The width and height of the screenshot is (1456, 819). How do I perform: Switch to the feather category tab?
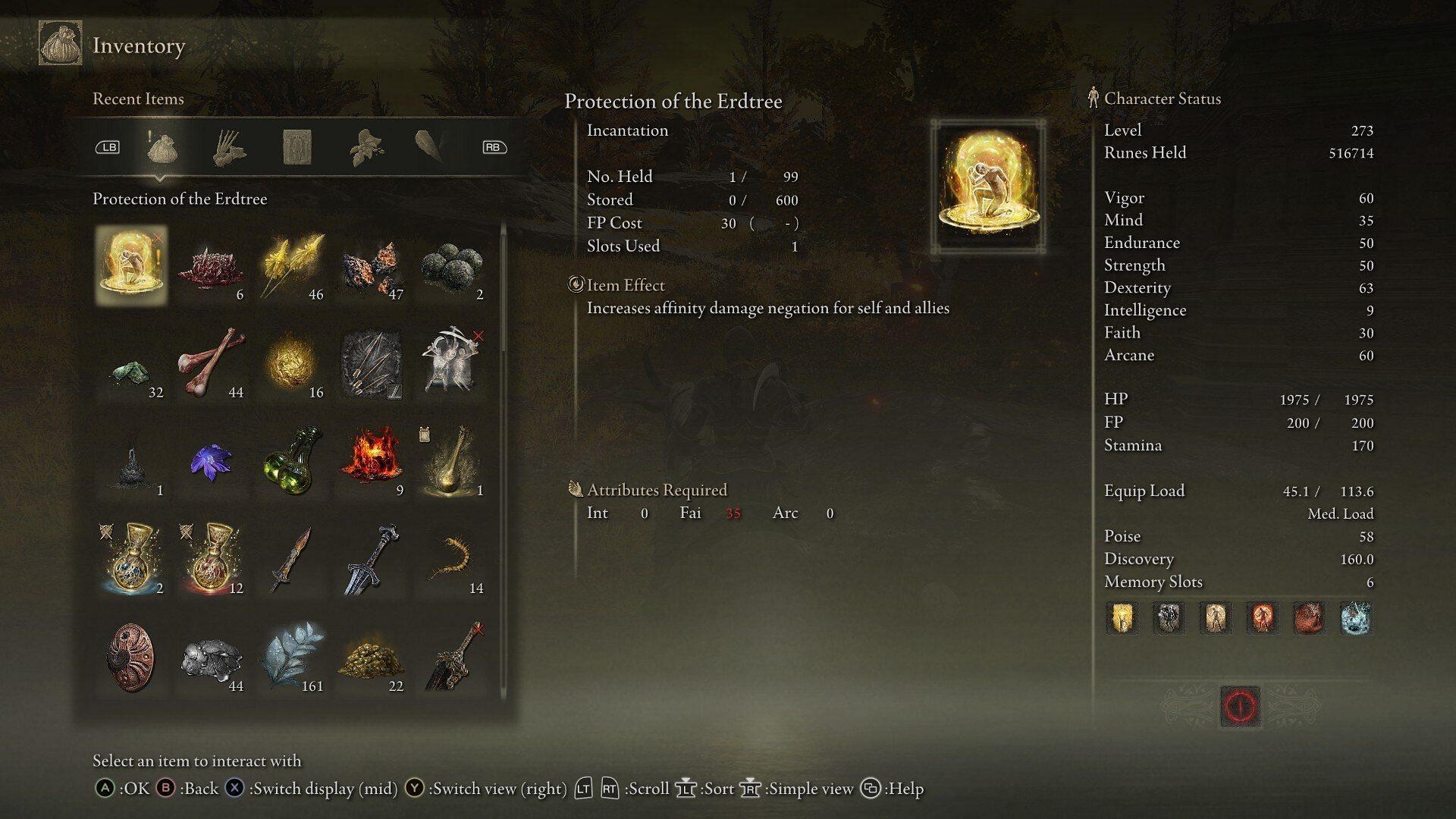pos(430,146)
